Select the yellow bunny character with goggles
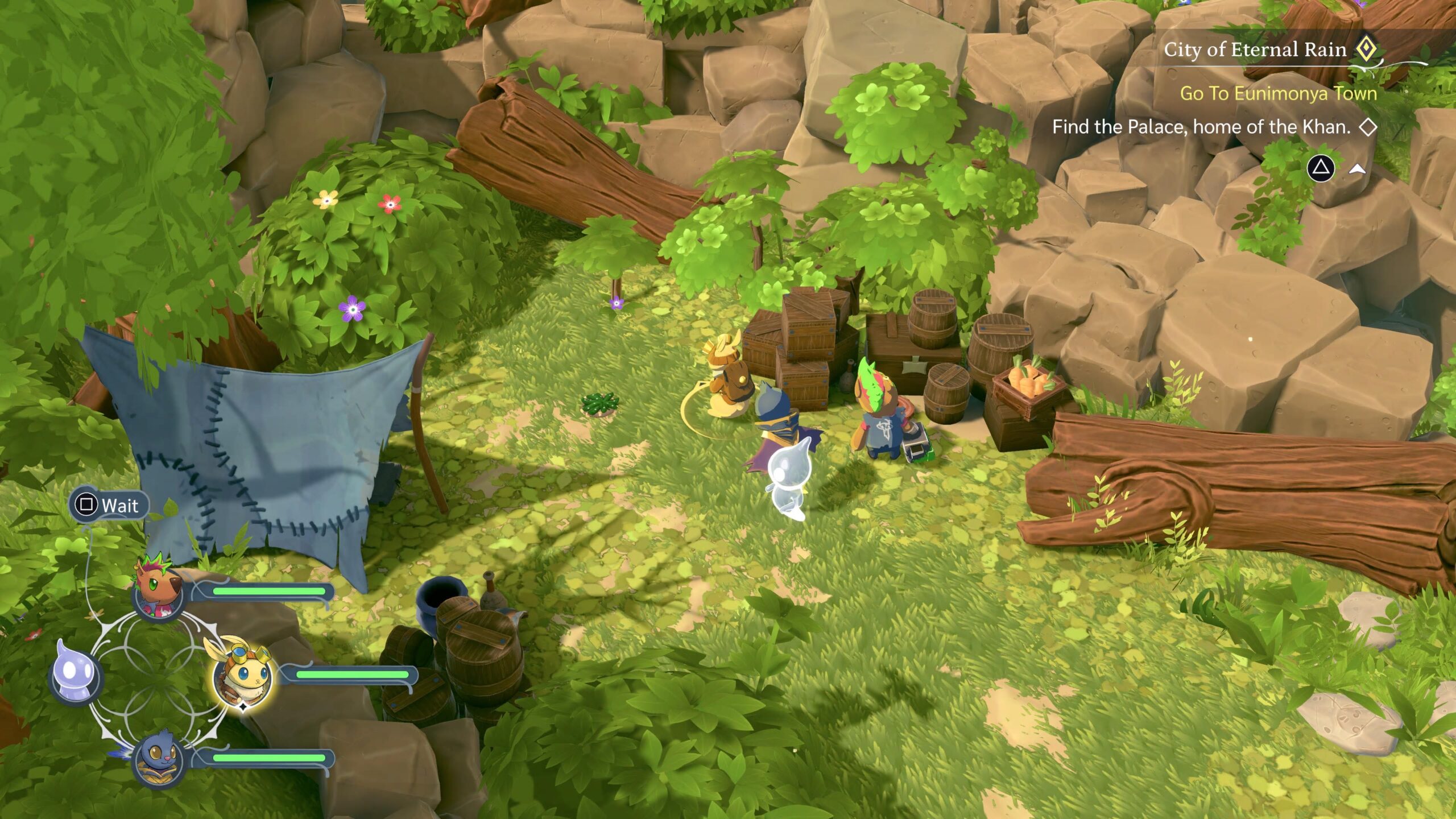The image size is (1456, 819). pyautogui.click(x=241, y=676)
